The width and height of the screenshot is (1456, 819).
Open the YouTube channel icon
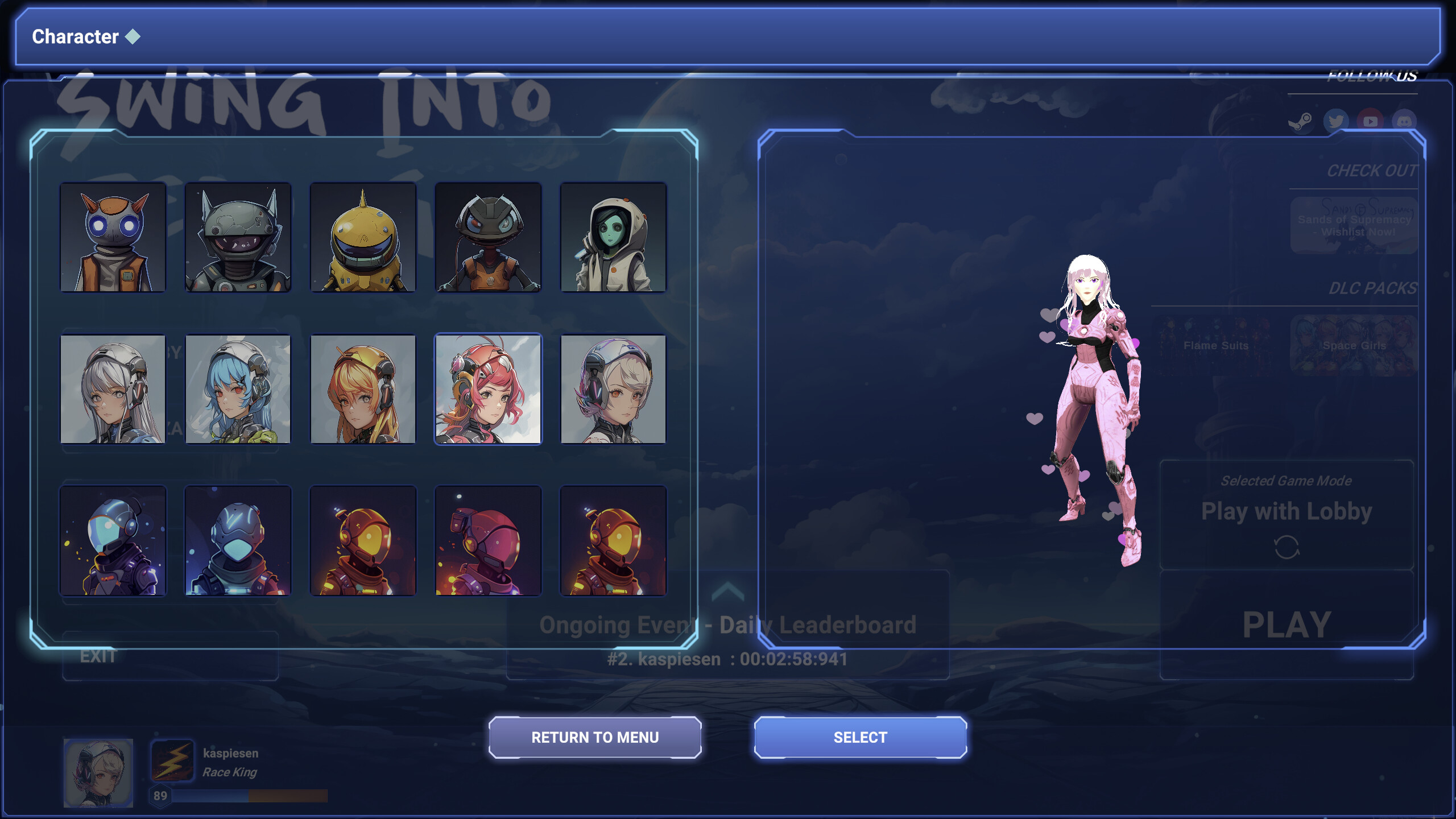pyautogui.click(x=1371, y=121)
